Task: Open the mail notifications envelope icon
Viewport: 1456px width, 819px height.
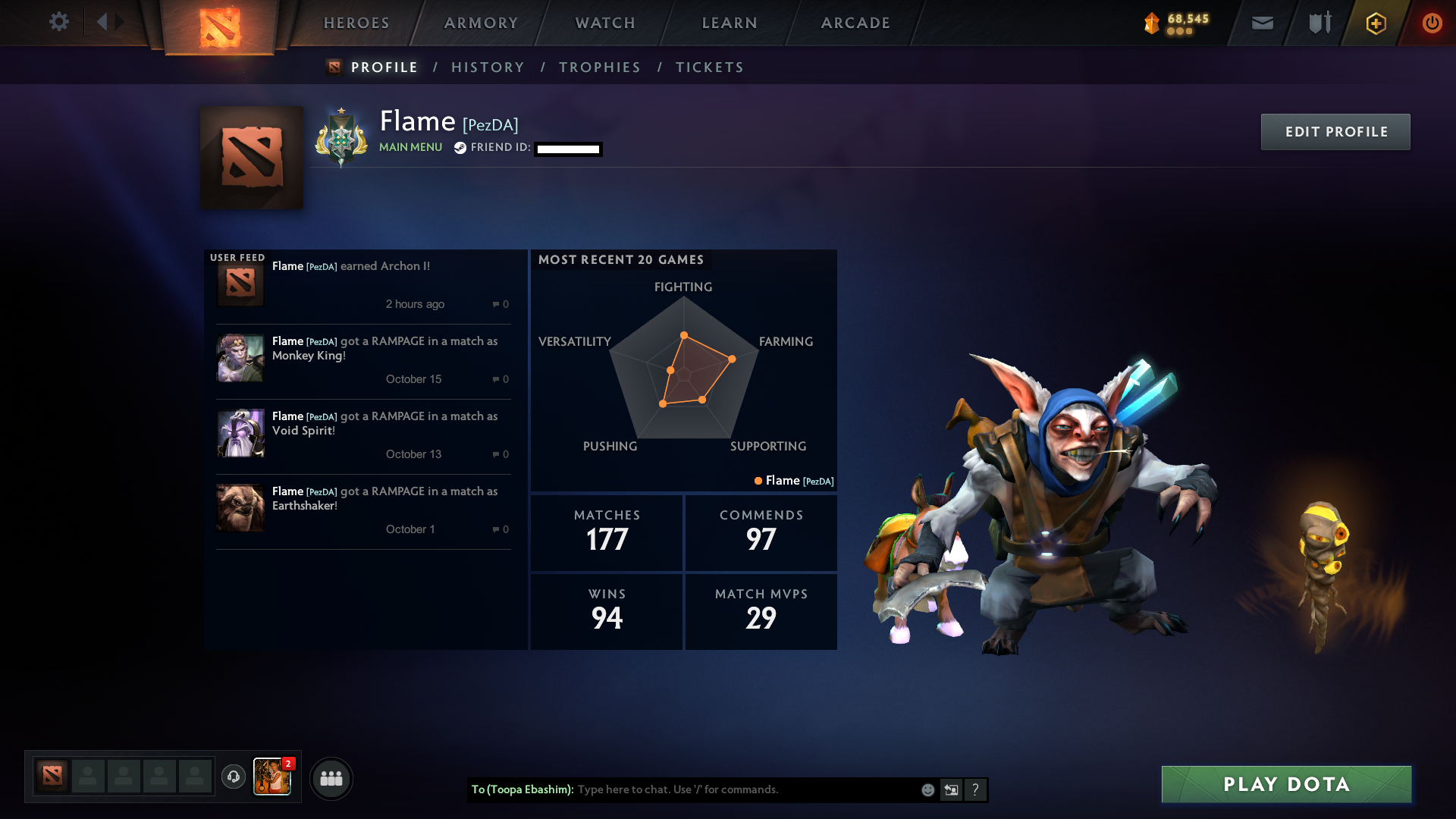Action: tap(1261, 23)
